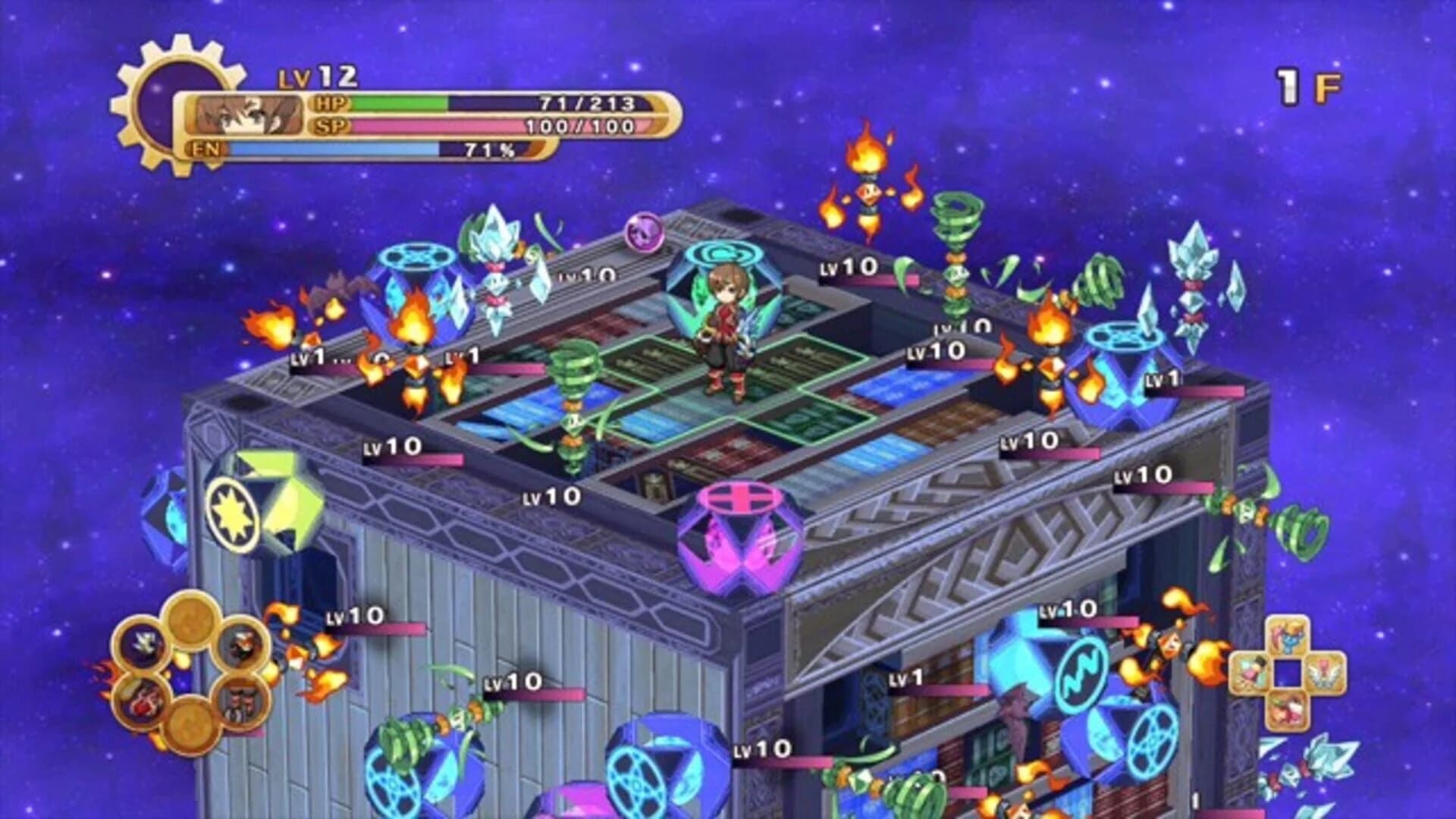Click the winged item icon on the d-pad overlay
Viewport: 1456px width, 819px height.
click(x=1323, y=673)
